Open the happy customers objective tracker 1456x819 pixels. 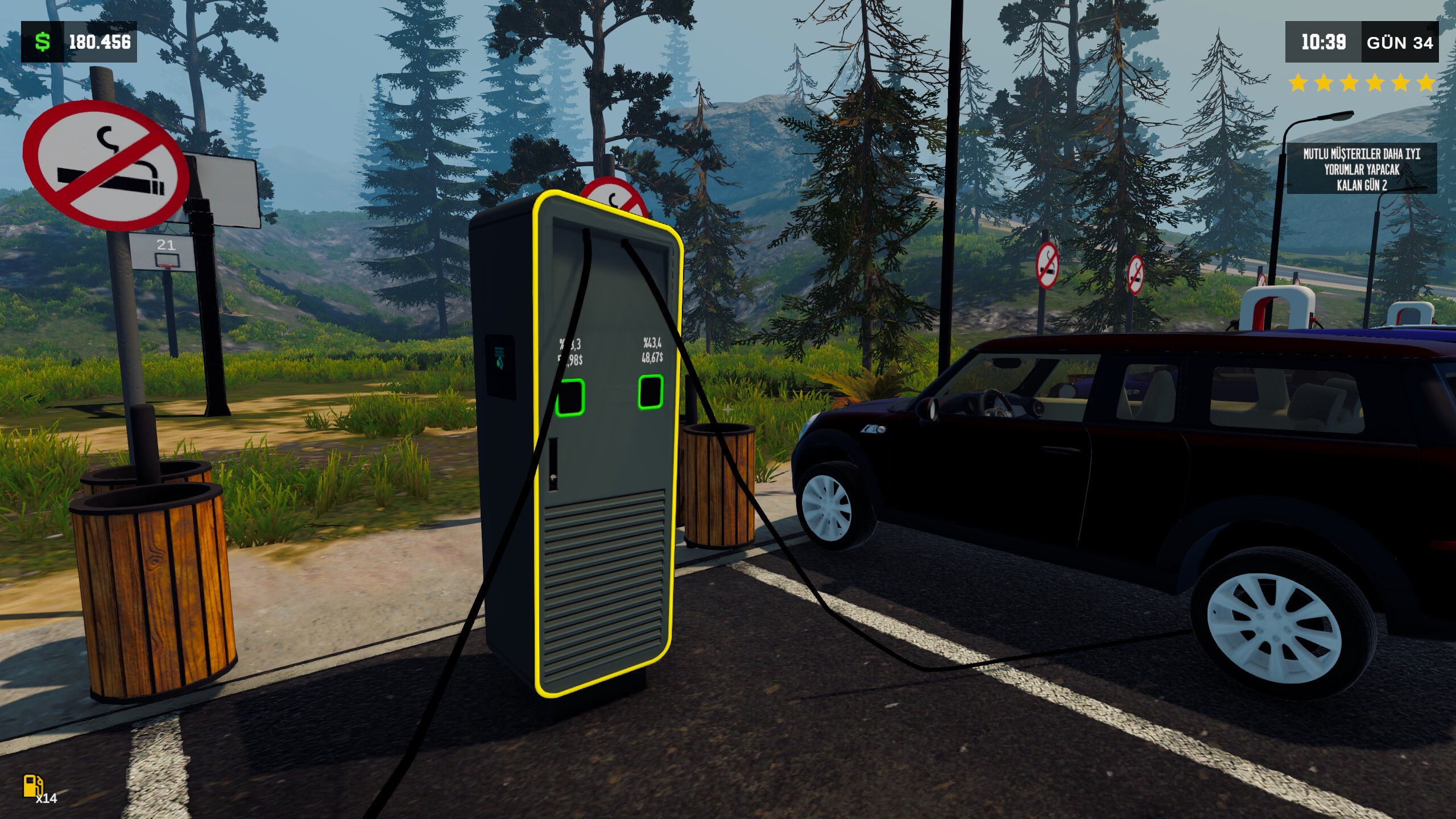[1361, 169]
